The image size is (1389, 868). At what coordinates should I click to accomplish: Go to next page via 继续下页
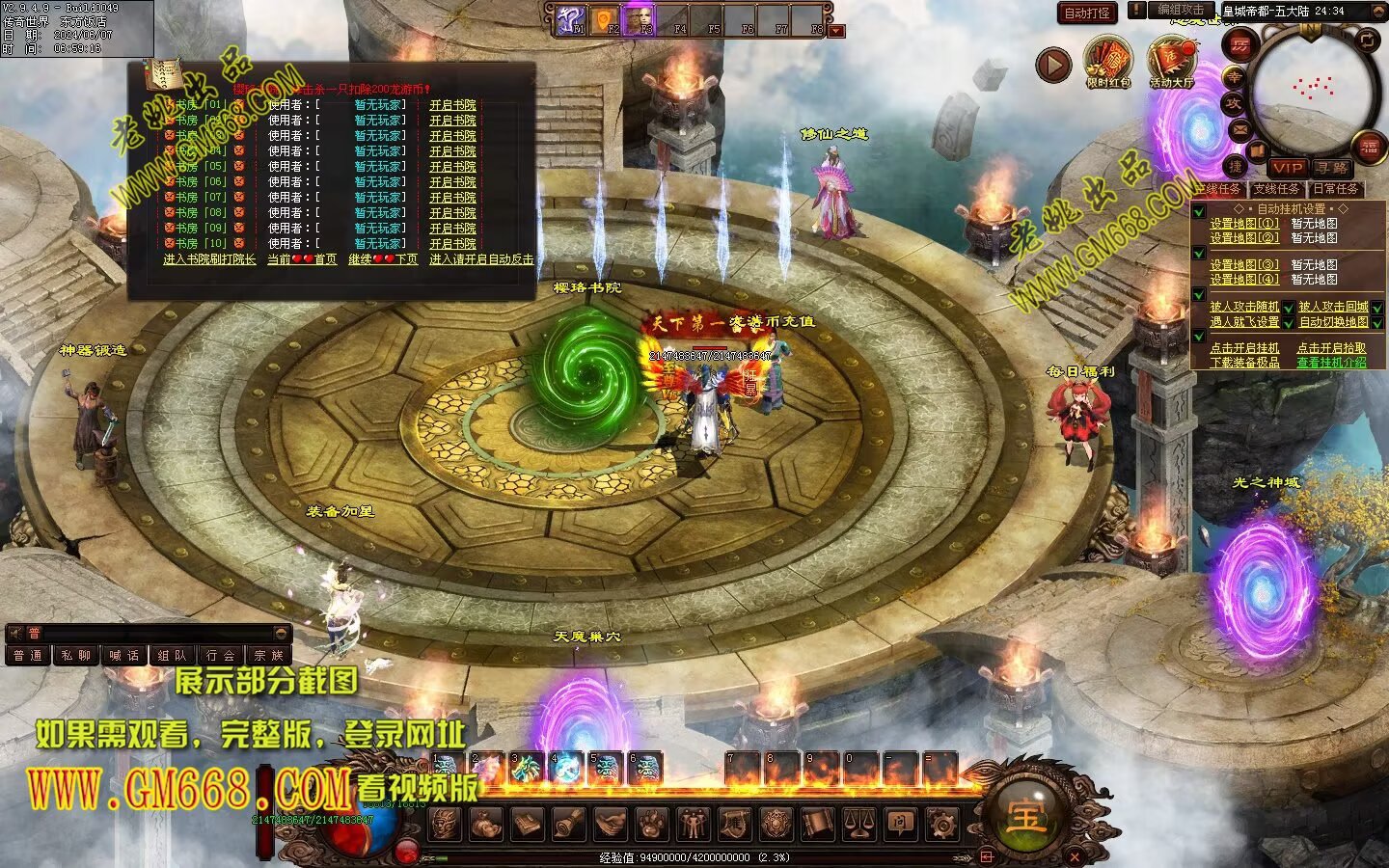click(x=383, y=259)
